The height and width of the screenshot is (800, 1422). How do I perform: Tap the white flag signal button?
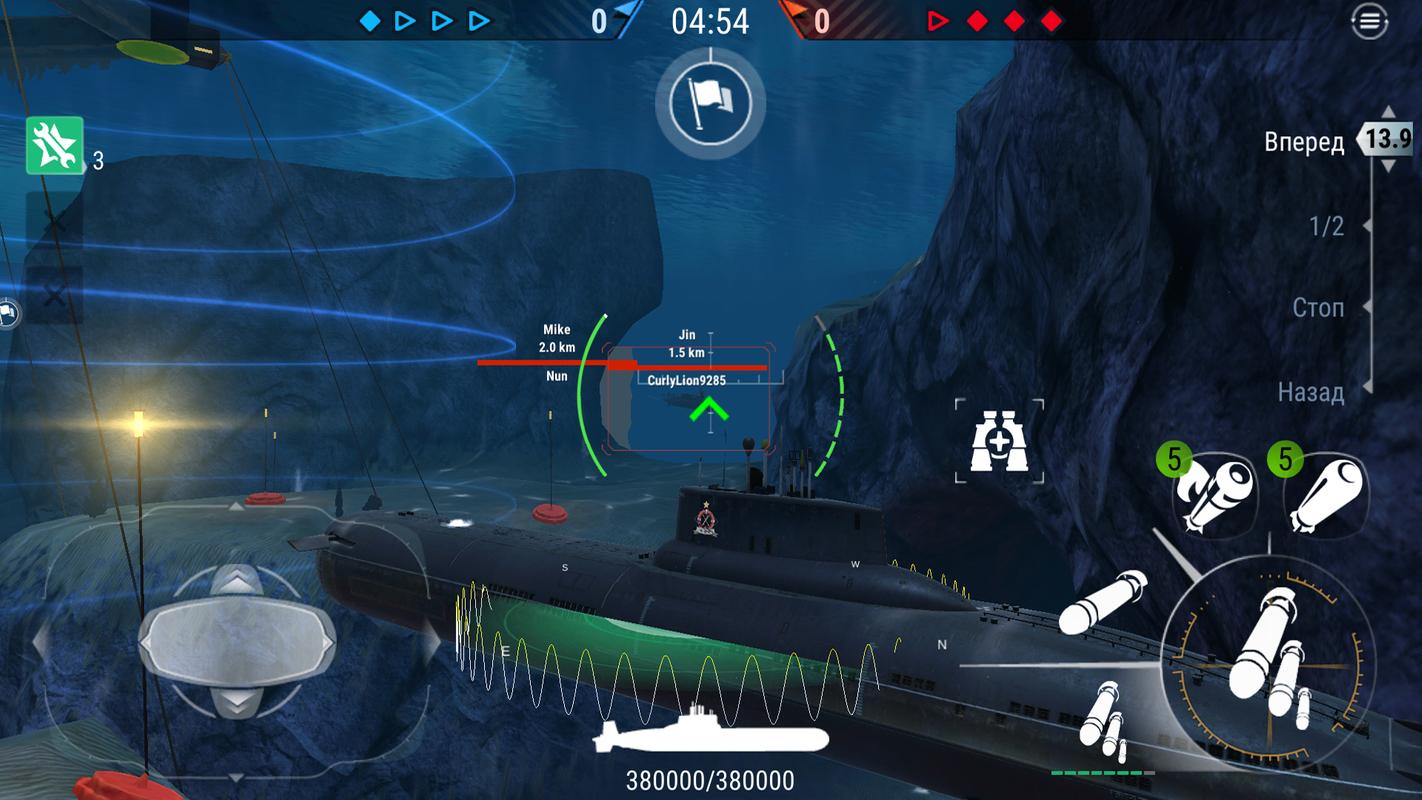(x=710, y=101)
